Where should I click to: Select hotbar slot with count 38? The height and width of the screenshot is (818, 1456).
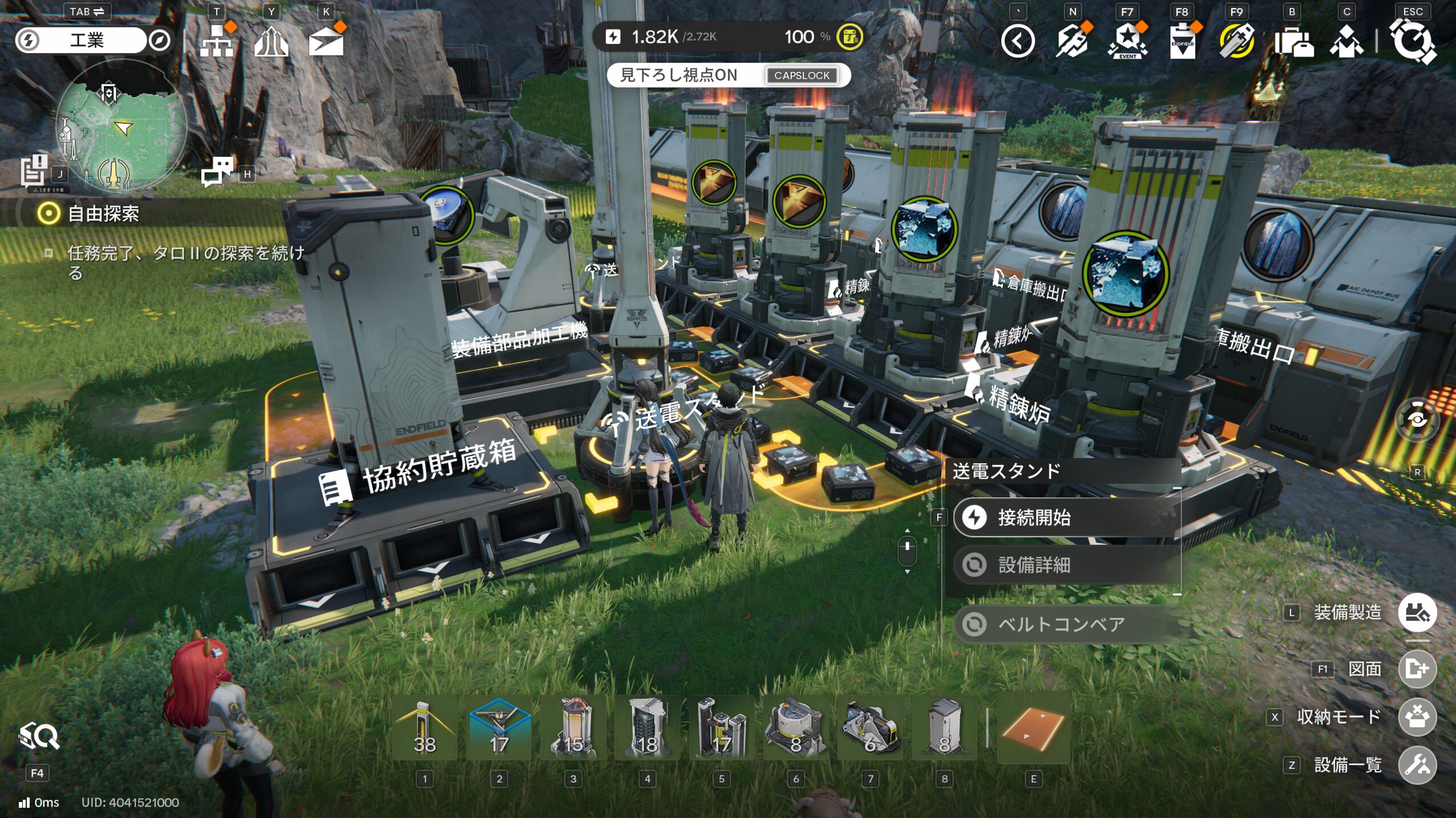[424, 728]
